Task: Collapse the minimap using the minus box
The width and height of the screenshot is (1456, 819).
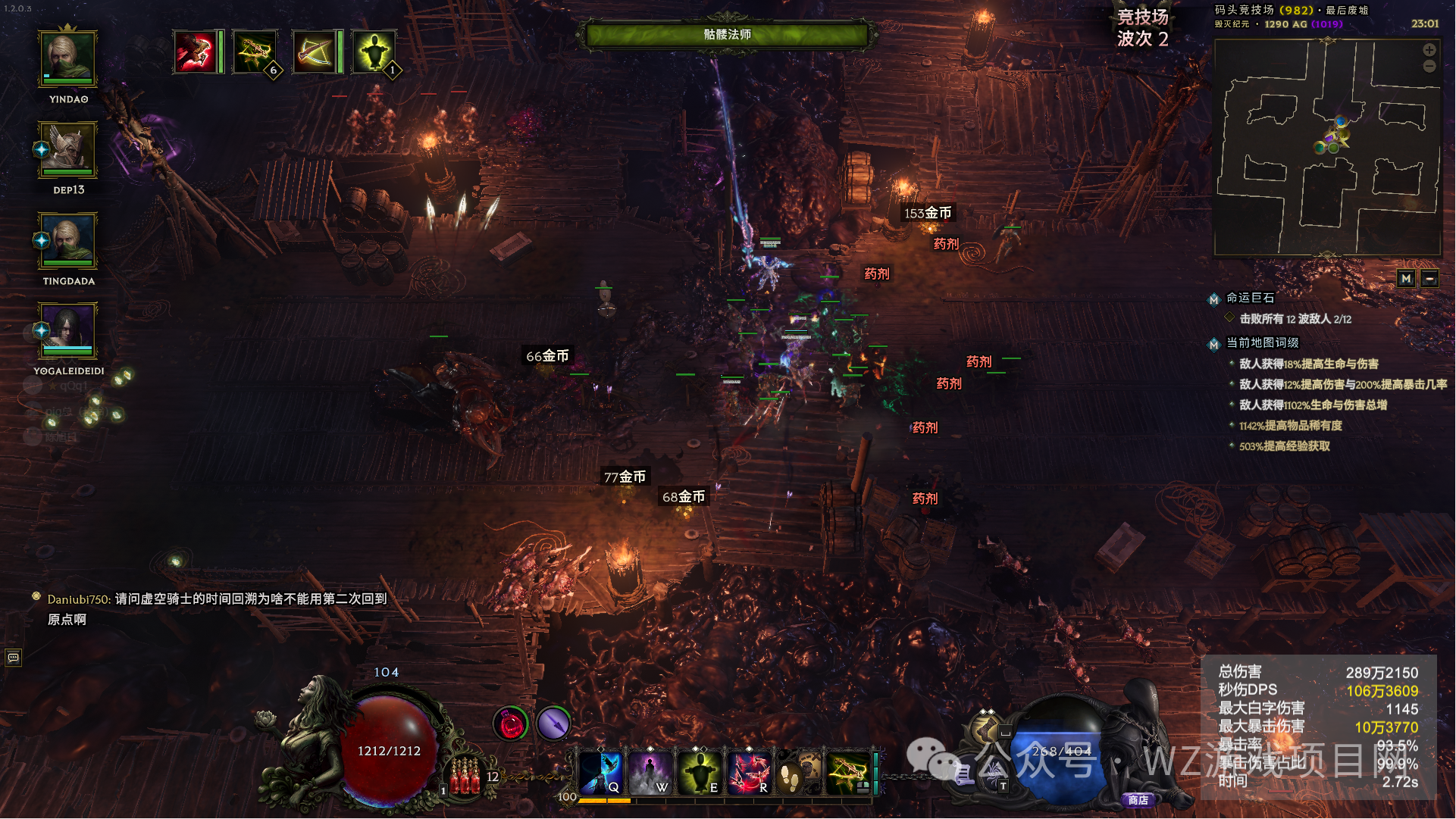Action: pos(1429,279)
